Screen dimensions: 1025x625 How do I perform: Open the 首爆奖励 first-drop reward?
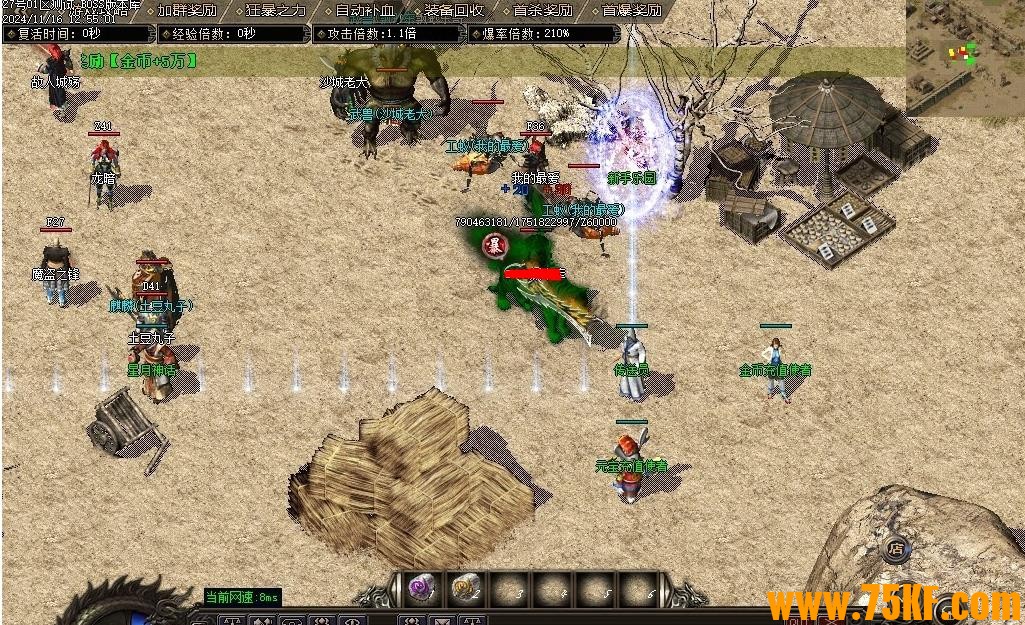(631, 11)
